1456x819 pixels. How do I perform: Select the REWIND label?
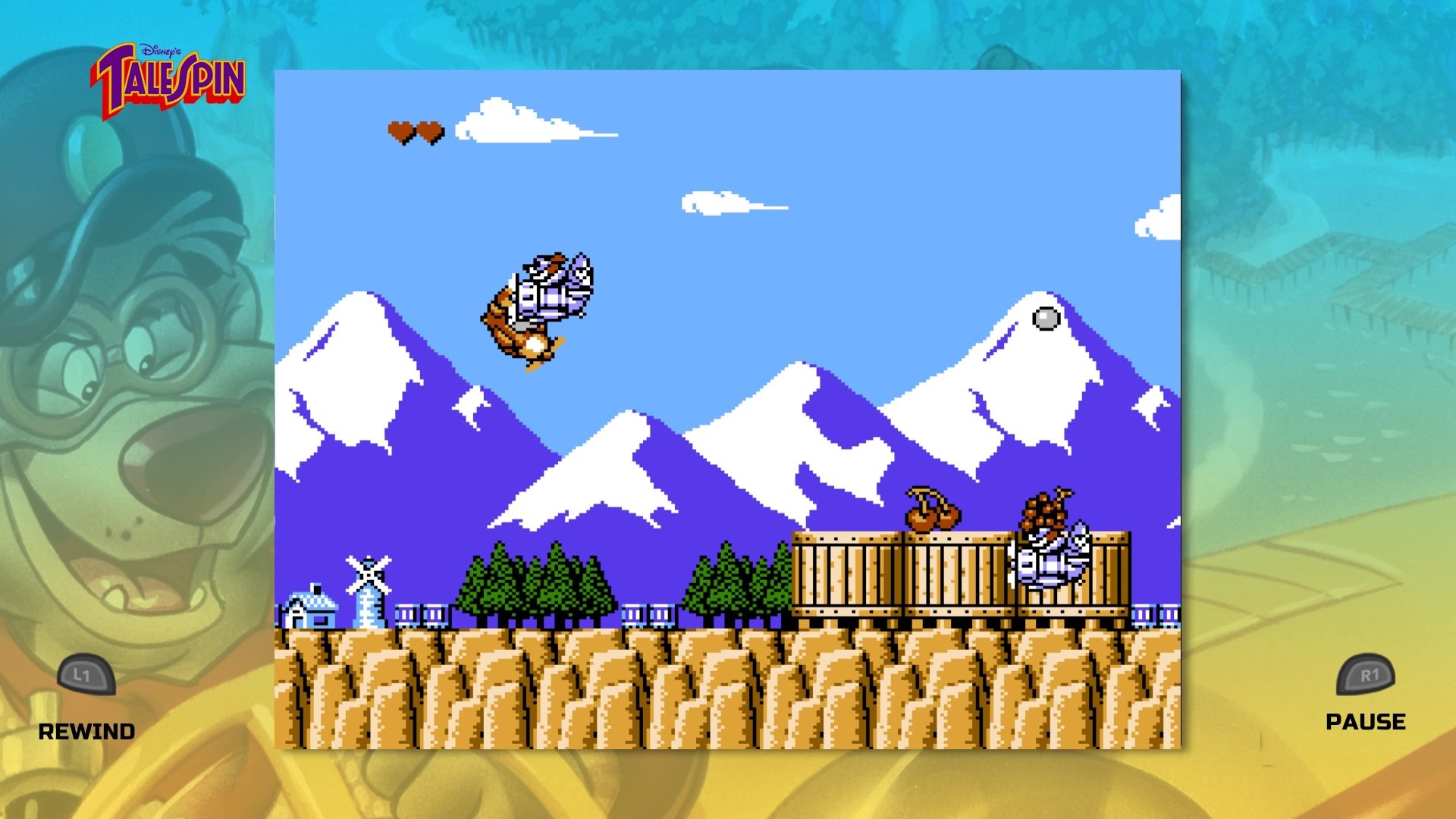86,732
